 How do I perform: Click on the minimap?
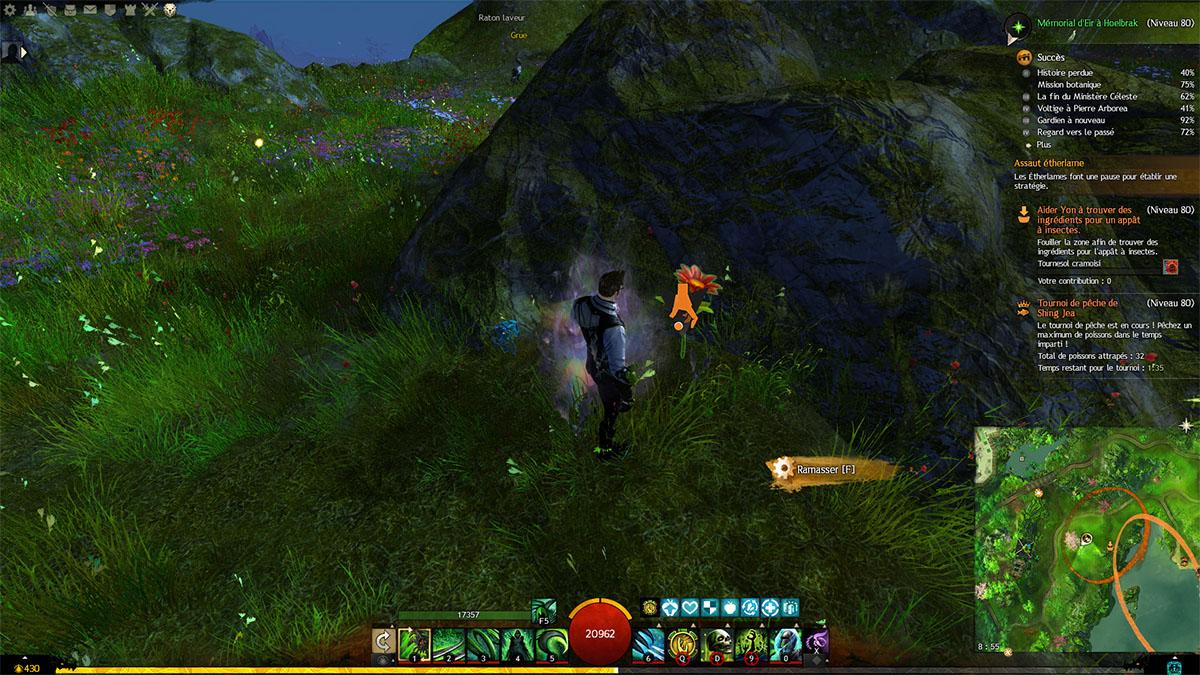pyautogui.click(x=1085, y=540)
